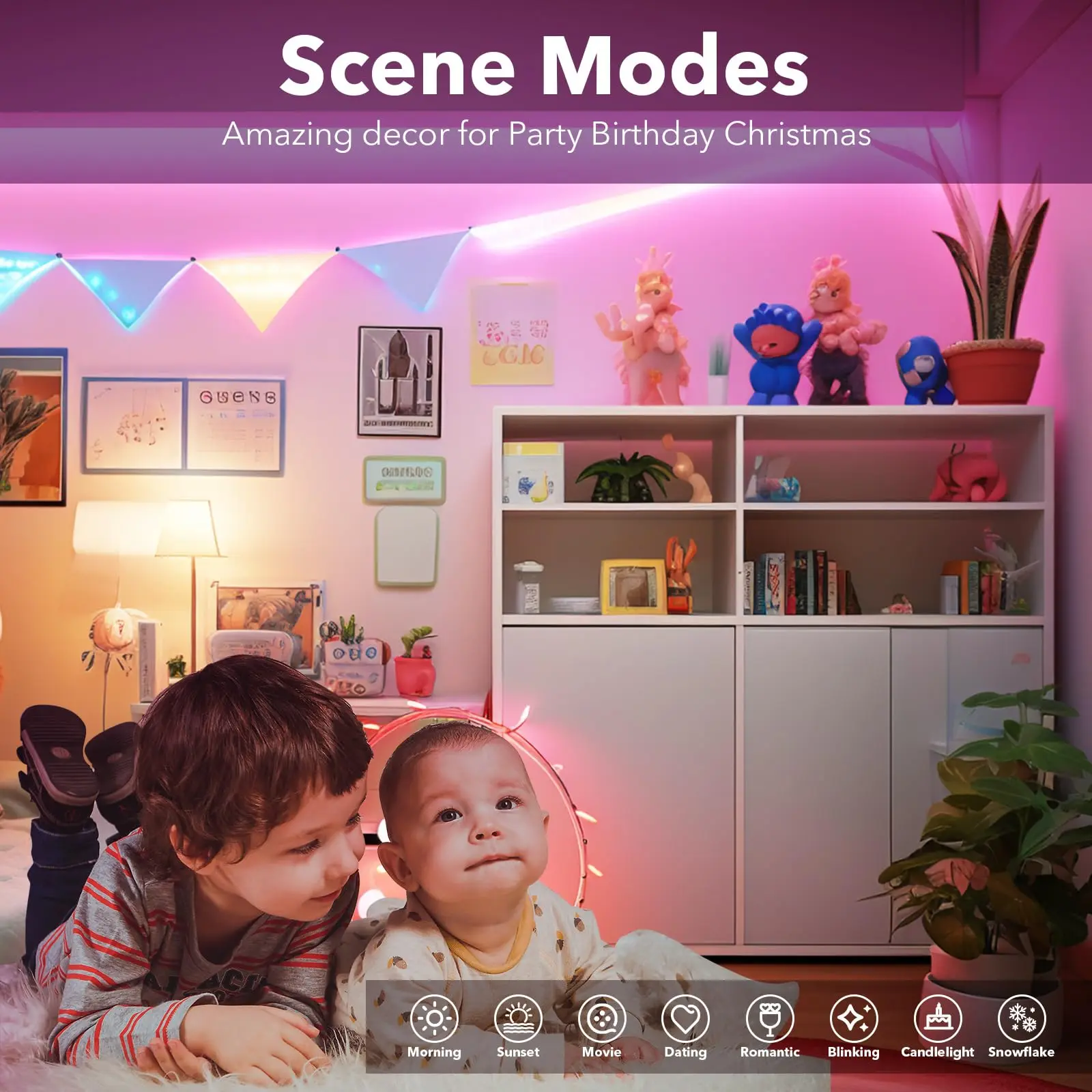Viewport: 1092px width, 1092px height.
Task: Select the Candlelight cake icon
Action: click(938, 1019)
